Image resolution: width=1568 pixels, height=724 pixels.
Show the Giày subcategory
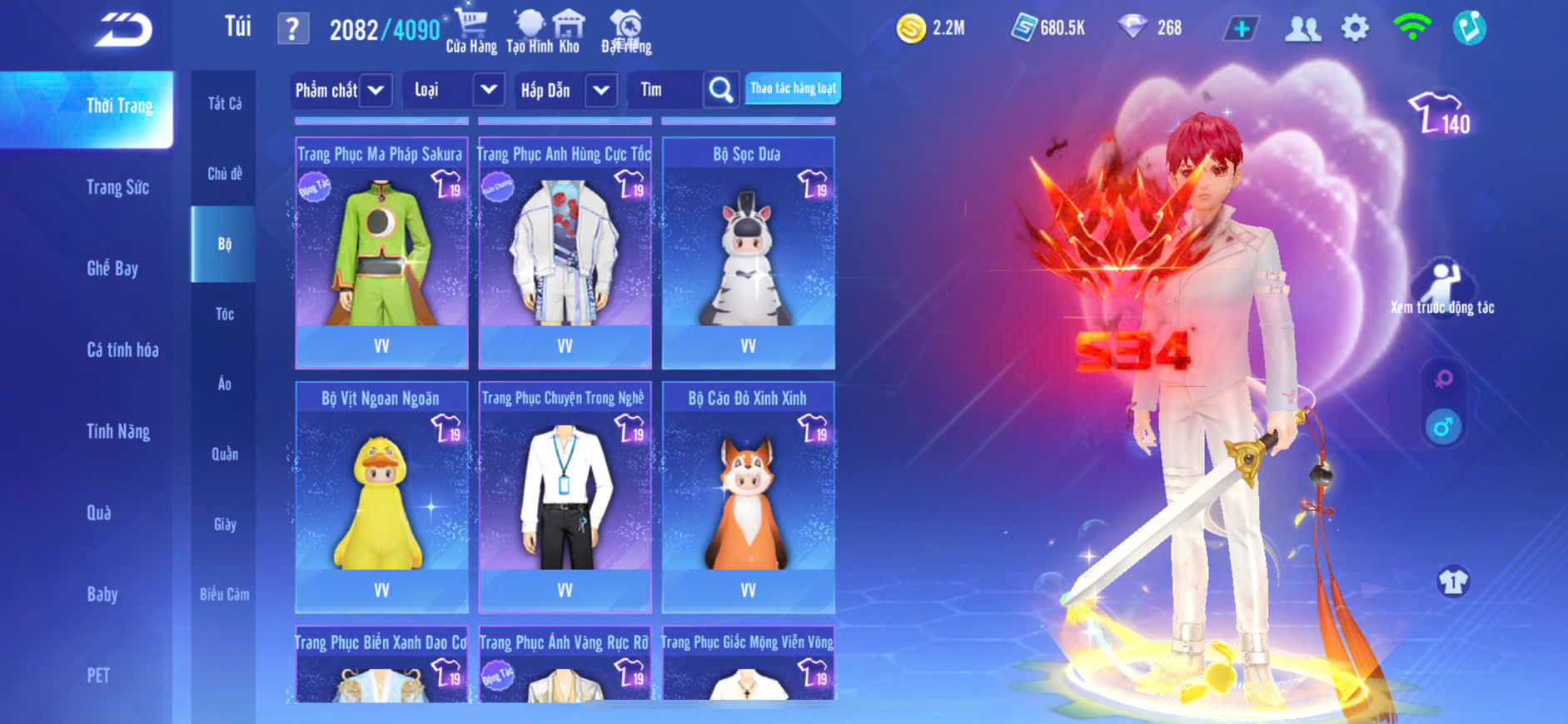224,524
